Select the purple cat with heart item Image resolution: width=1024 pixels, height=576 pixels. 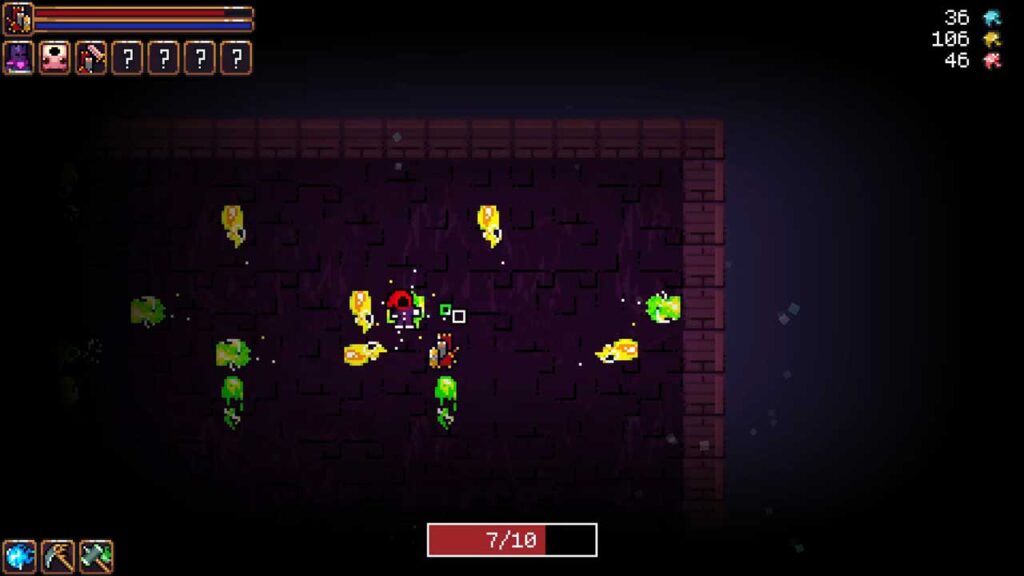[x=19, y=58]
